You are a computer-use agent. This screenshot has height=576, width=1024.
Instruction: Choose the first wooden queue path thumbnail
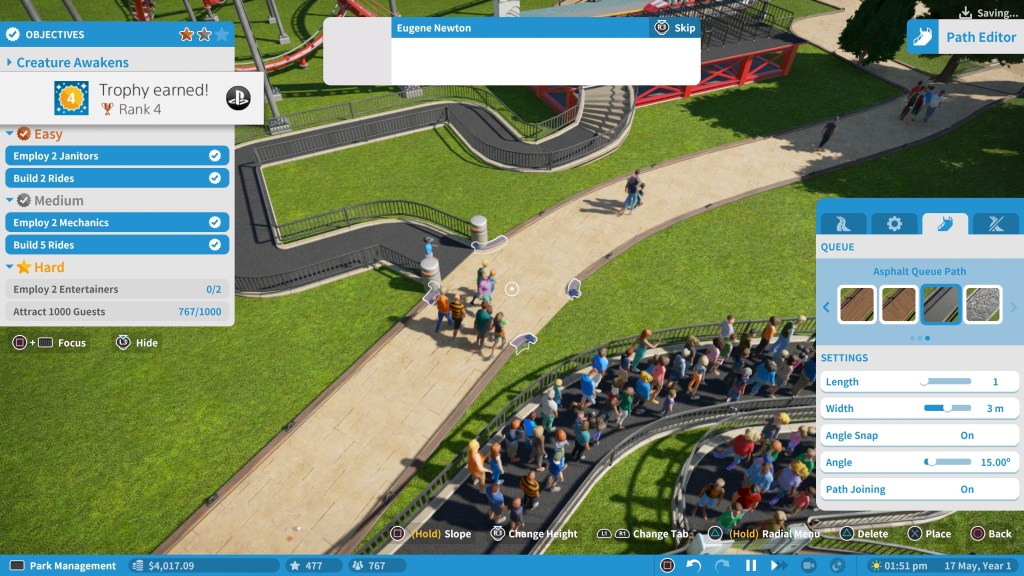pyautogui.click(x=856, y=305)
